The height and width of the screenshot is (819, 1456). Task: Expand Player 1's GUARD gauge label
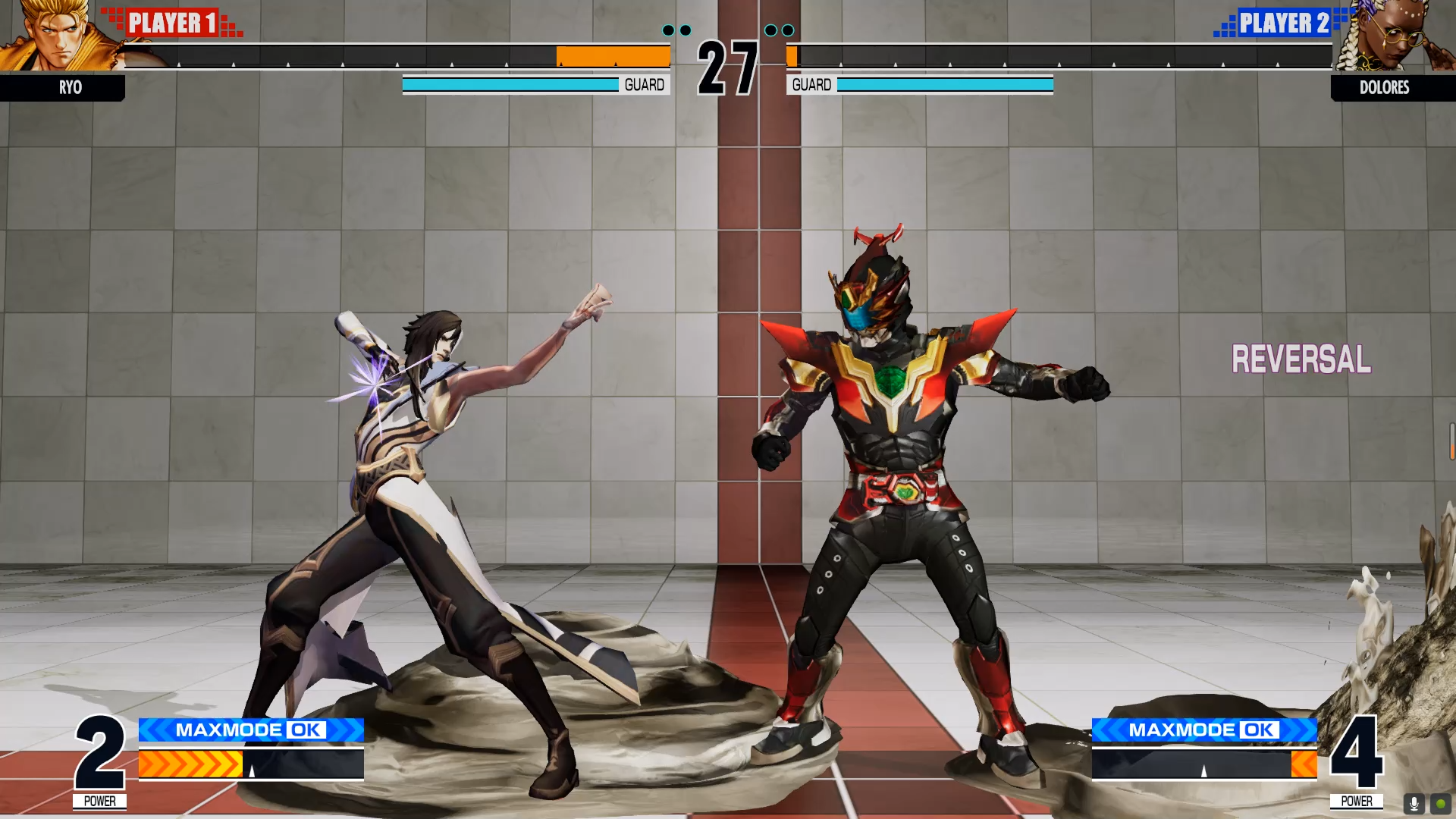[x=644, y=85]
